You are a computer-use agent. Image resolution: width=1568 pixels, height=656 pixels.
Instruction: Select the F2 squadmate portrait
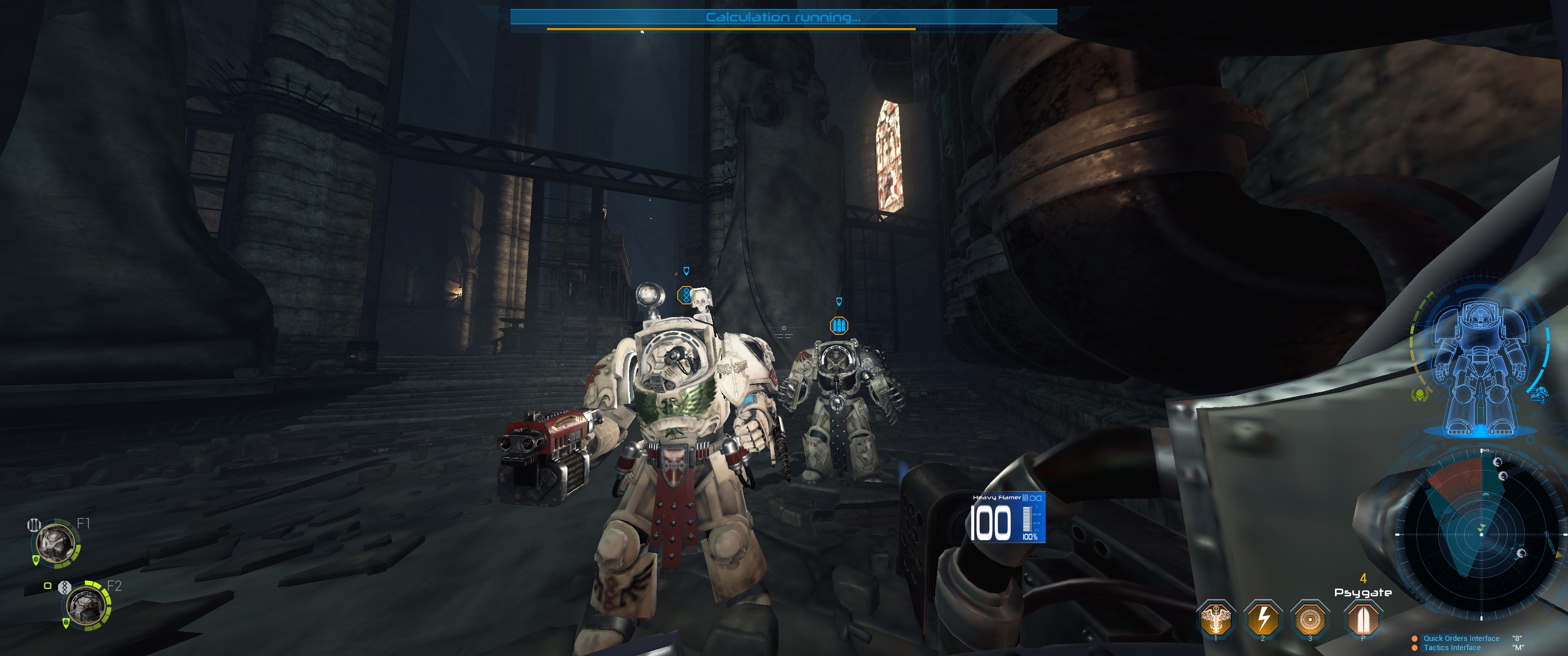tap(87, 605)
